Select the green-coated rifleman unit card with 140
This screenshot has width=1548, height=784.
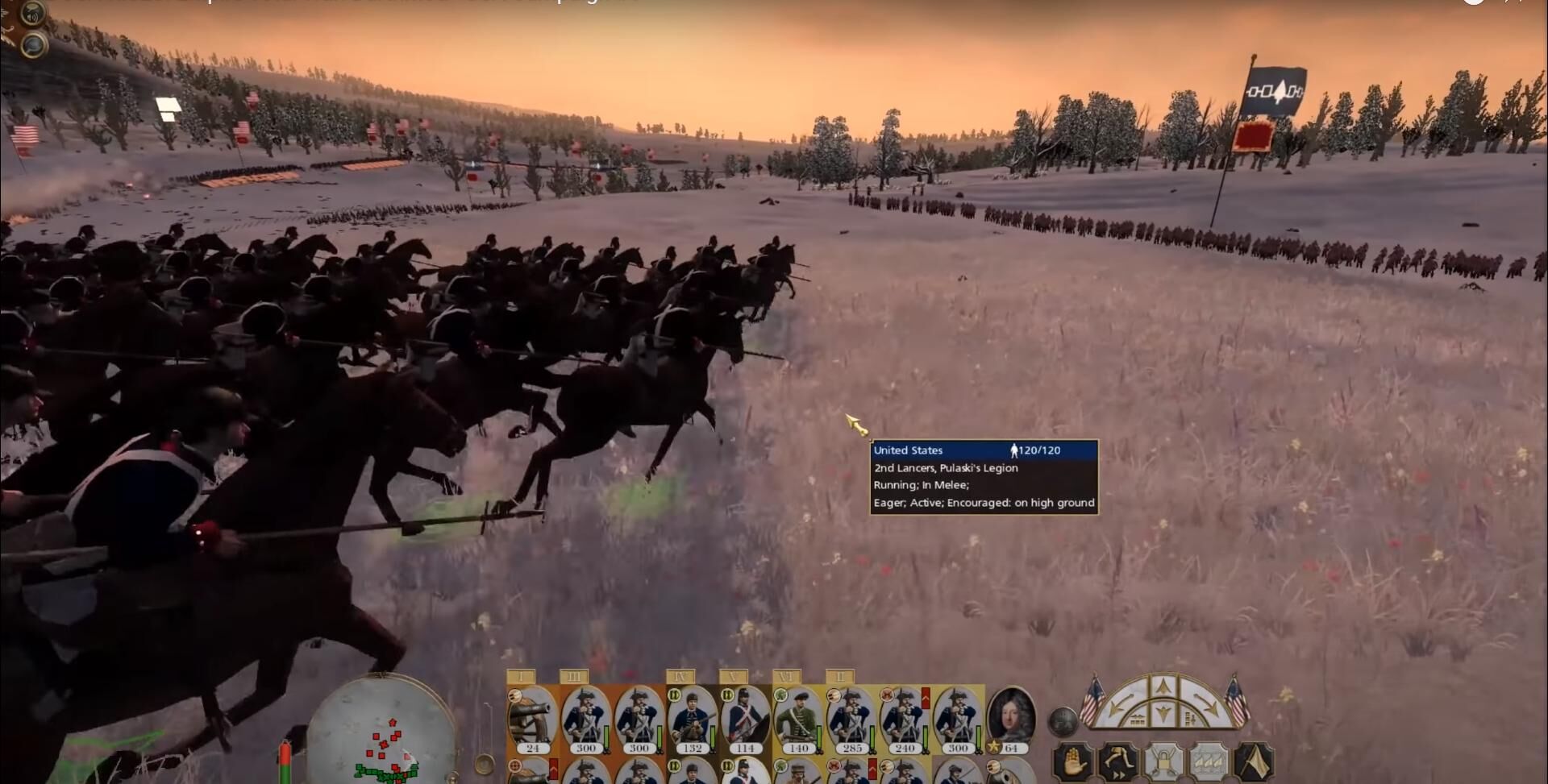(x=797, y=719)
